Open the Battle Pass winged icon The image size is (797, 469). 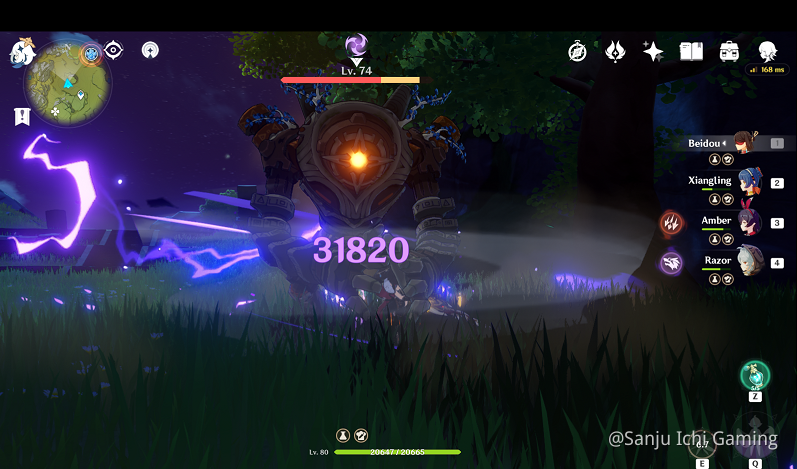pyautogui.click(x=615, y=52)
